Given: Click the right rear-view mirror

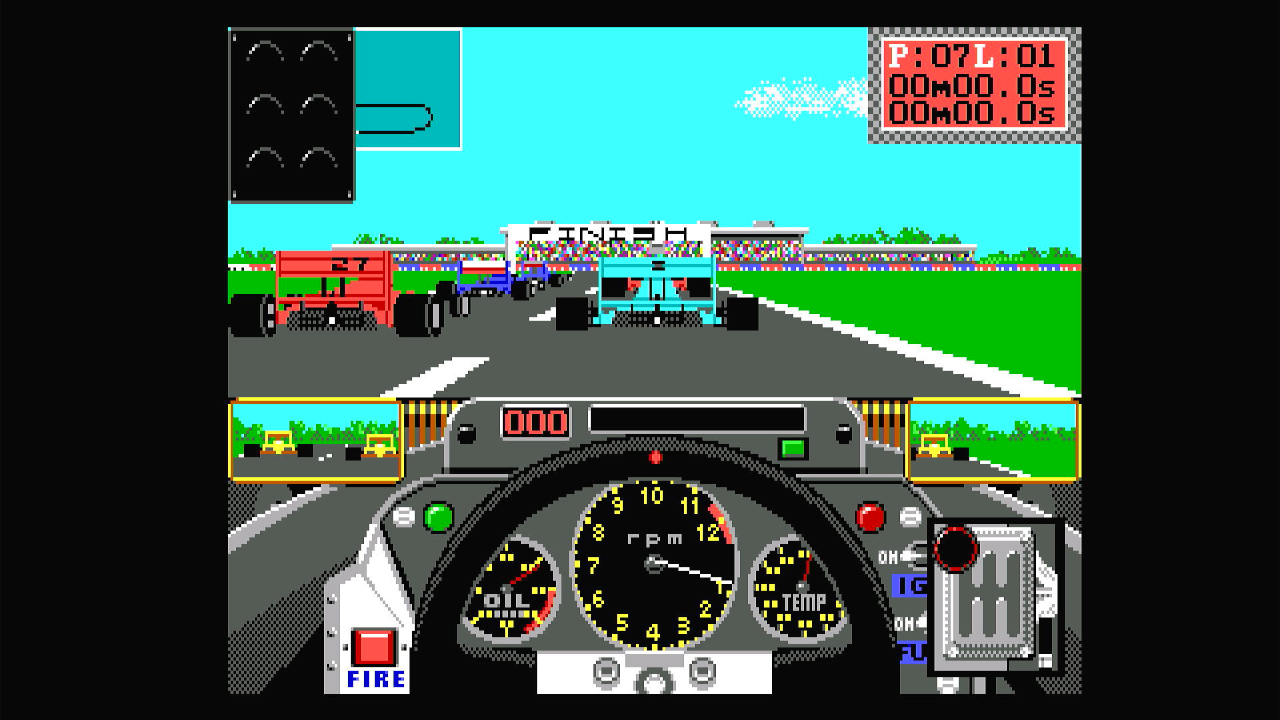Looking at the screenshot, I should coord(992,440).
